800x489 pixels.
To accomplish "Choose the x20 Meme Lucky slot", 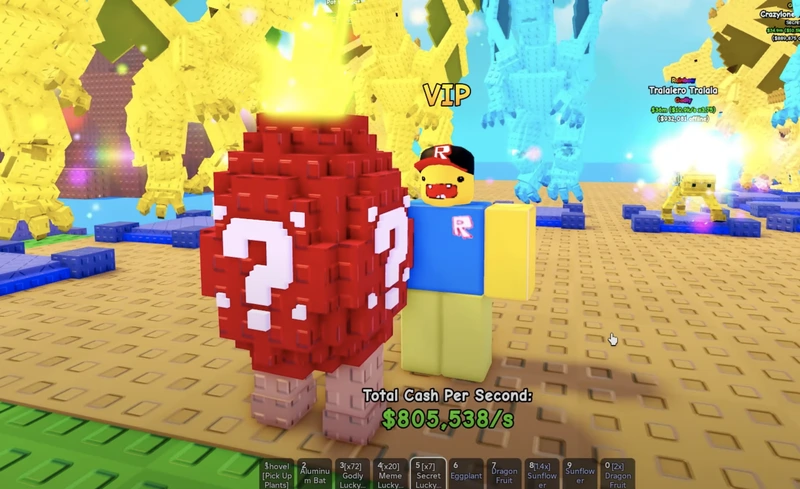I will click(391, 474).
